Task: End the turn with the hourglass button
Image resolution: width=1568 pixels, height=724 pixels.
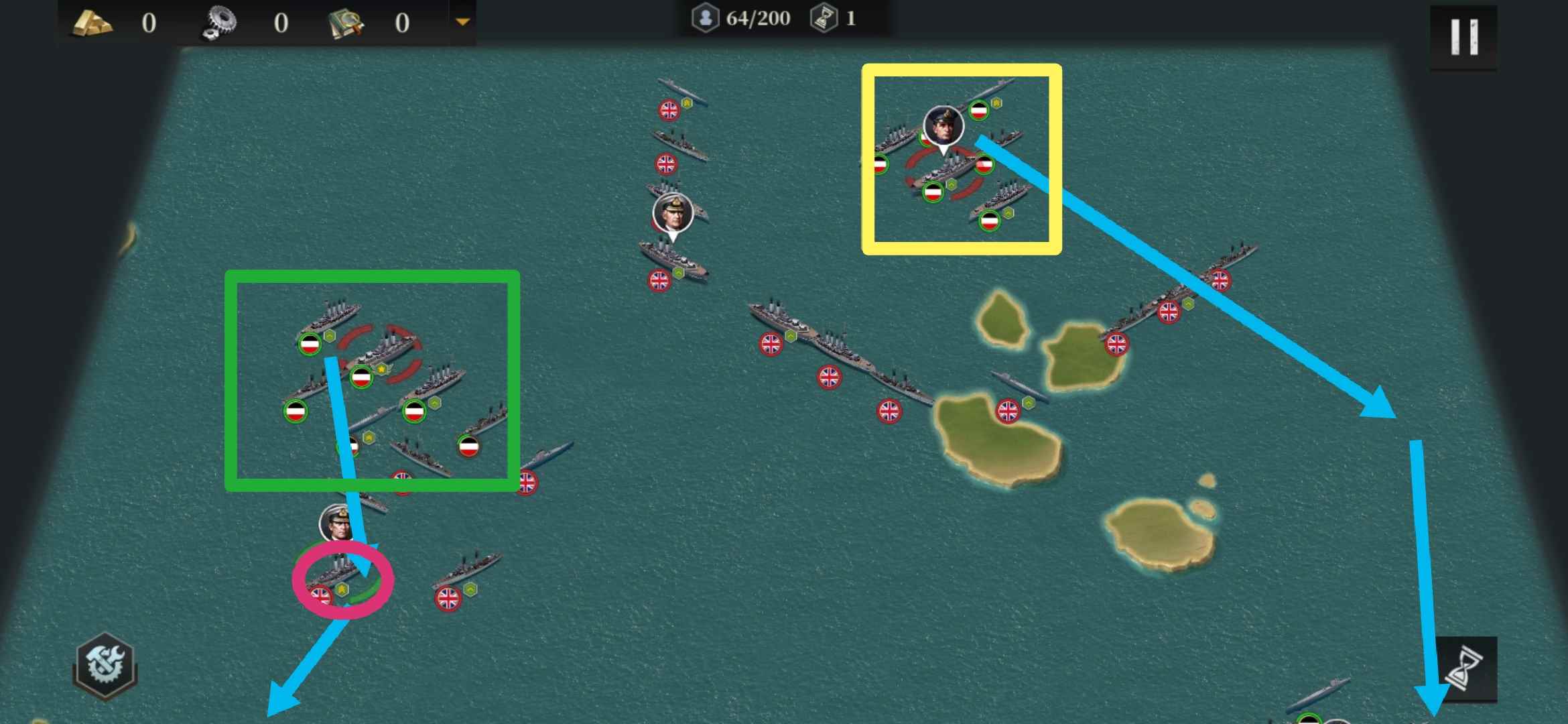Action: click(x=1467, y=668)
